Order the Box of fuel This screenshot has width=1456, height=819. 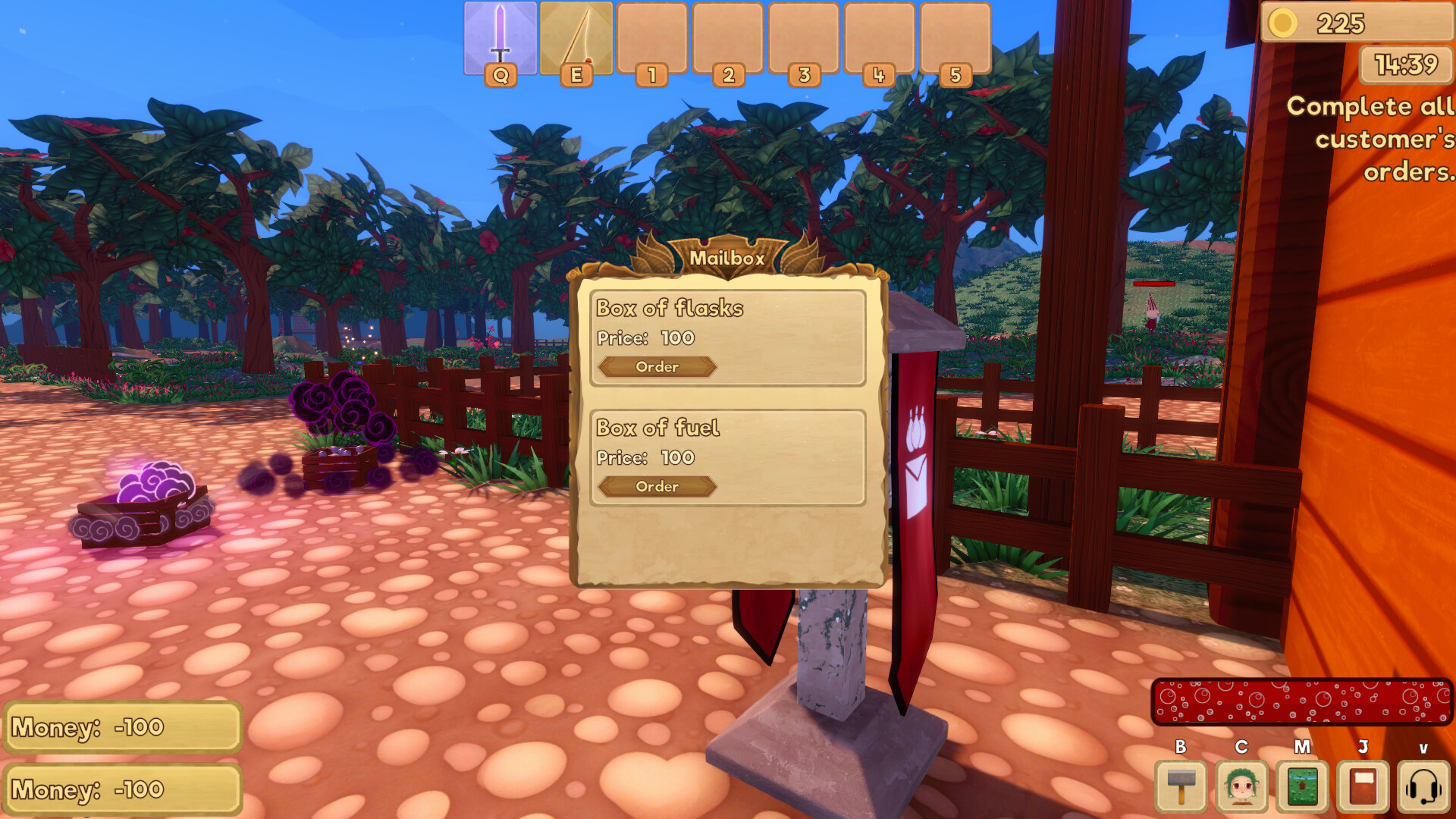tap(656, 488)
